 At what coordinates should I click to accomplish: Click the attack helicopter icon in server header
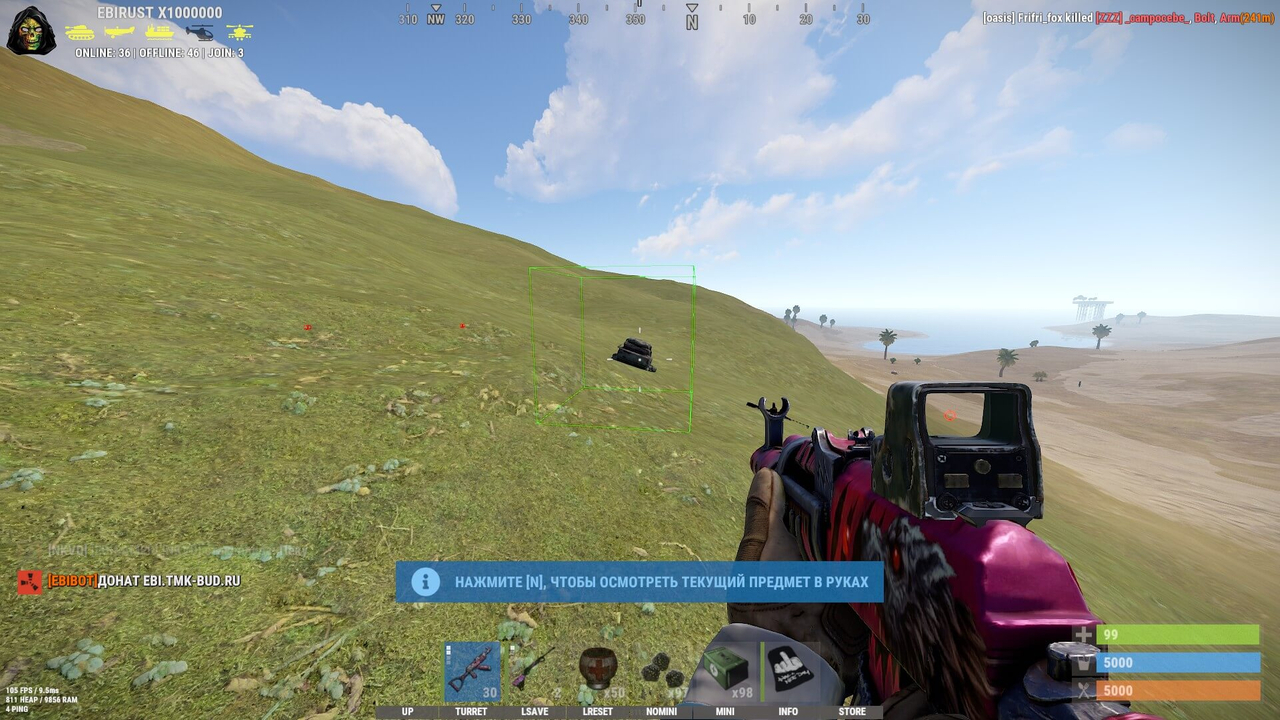[238, 32]
